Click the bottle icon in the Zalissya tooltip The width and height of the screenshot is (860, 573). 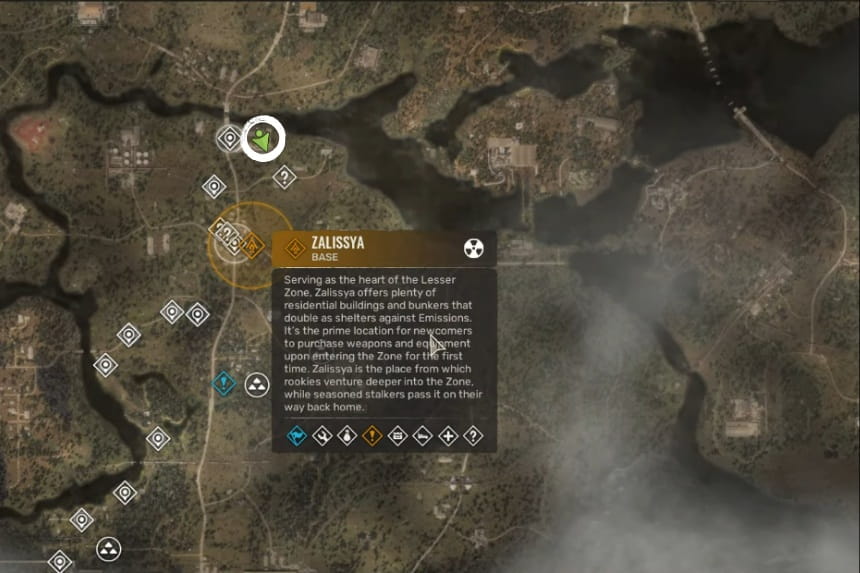click(x=347, y=435)
